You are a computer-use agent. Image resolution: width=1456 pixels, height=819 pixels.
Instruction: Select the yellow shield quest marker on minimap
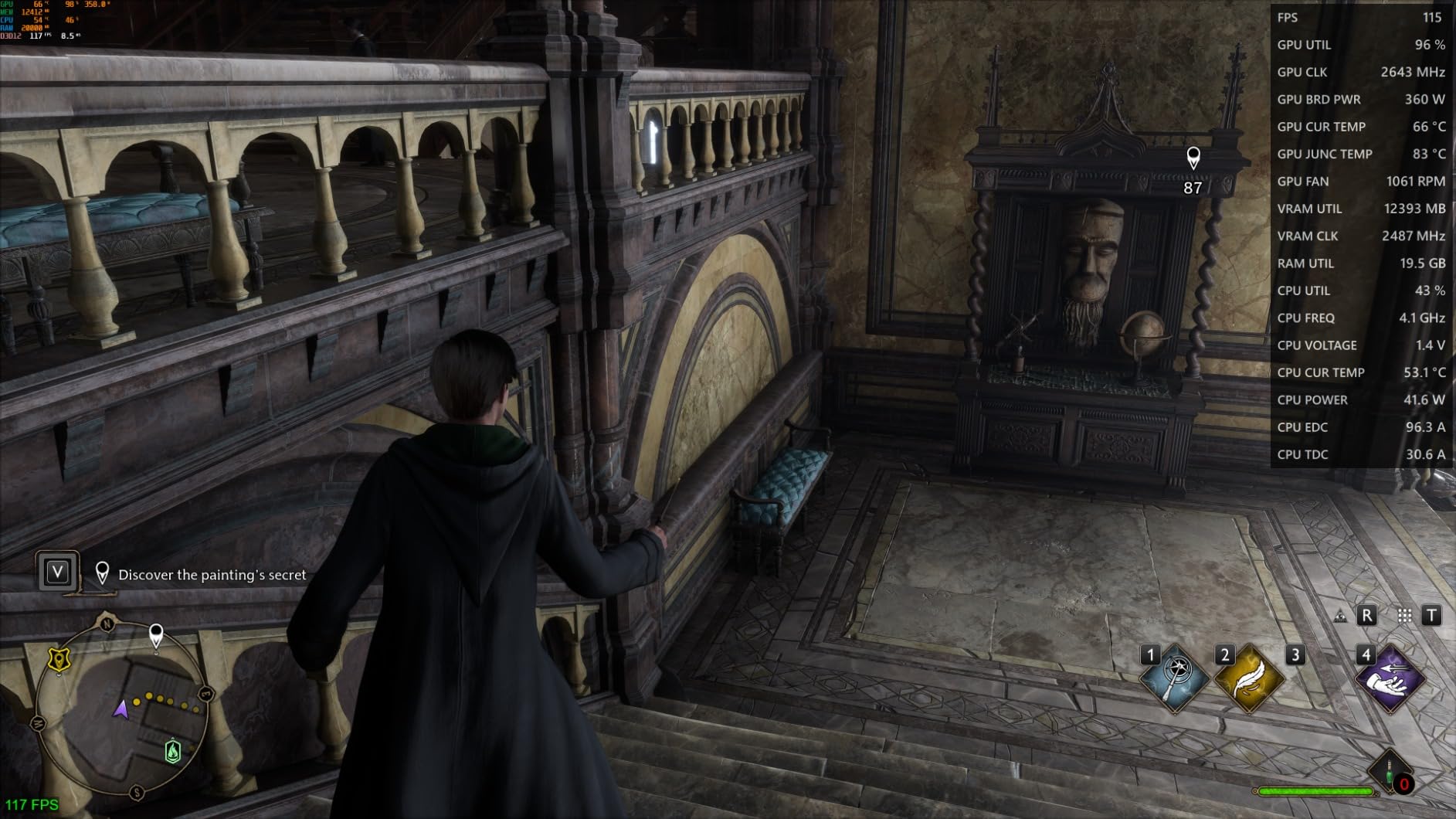tap(59, 659)
